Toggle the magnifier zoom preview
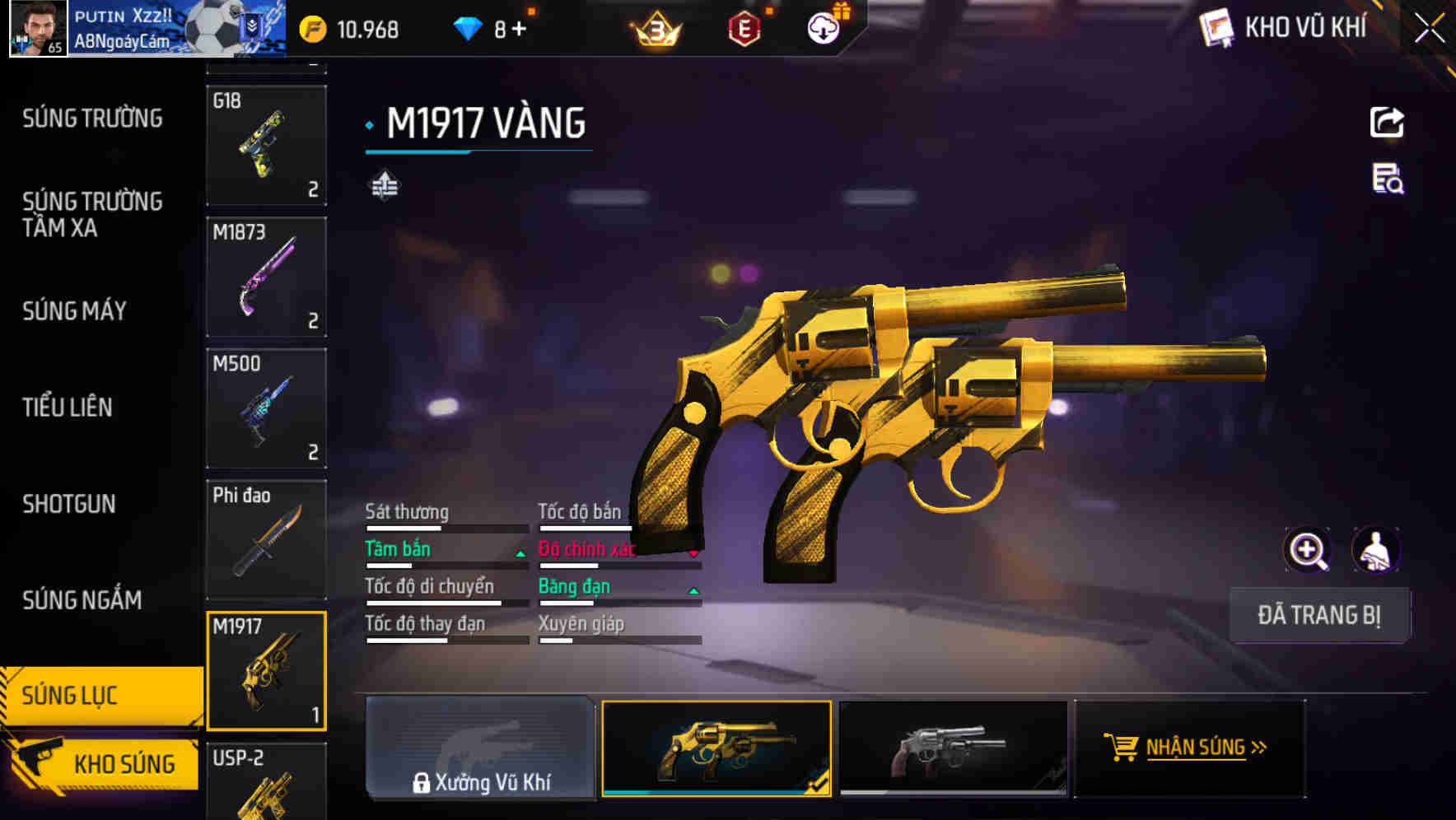 pyautogui.click(x=1305, y=549)
